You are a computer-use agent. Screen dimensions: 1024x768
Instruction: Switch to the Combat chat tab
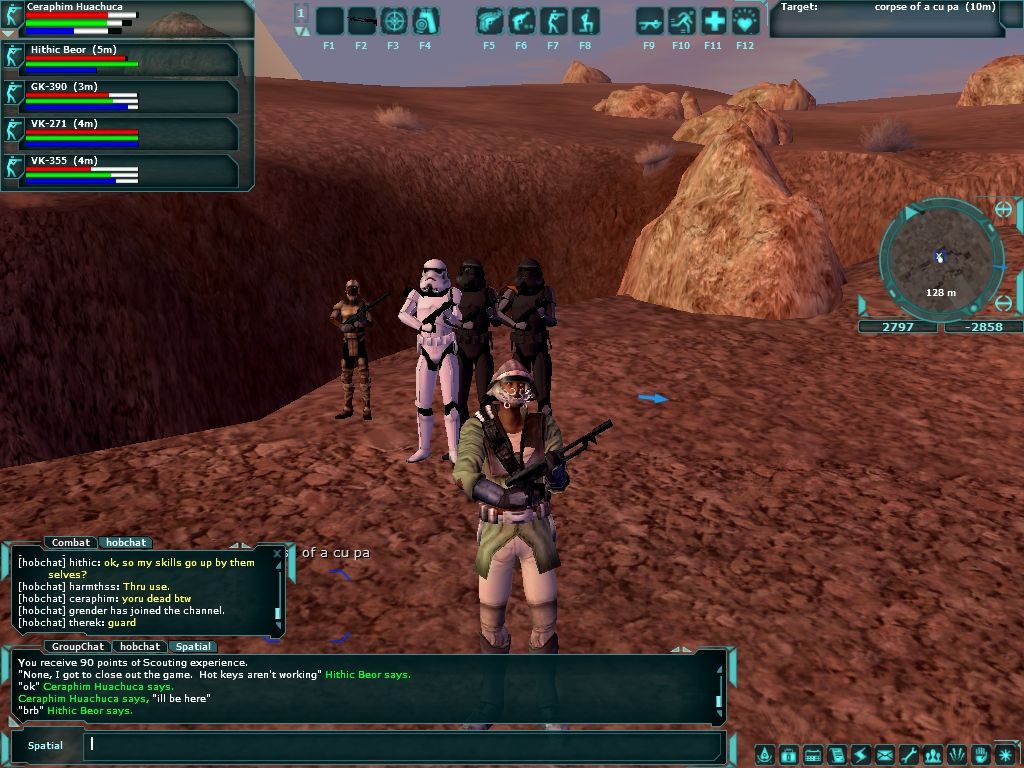tap(71, 543)
